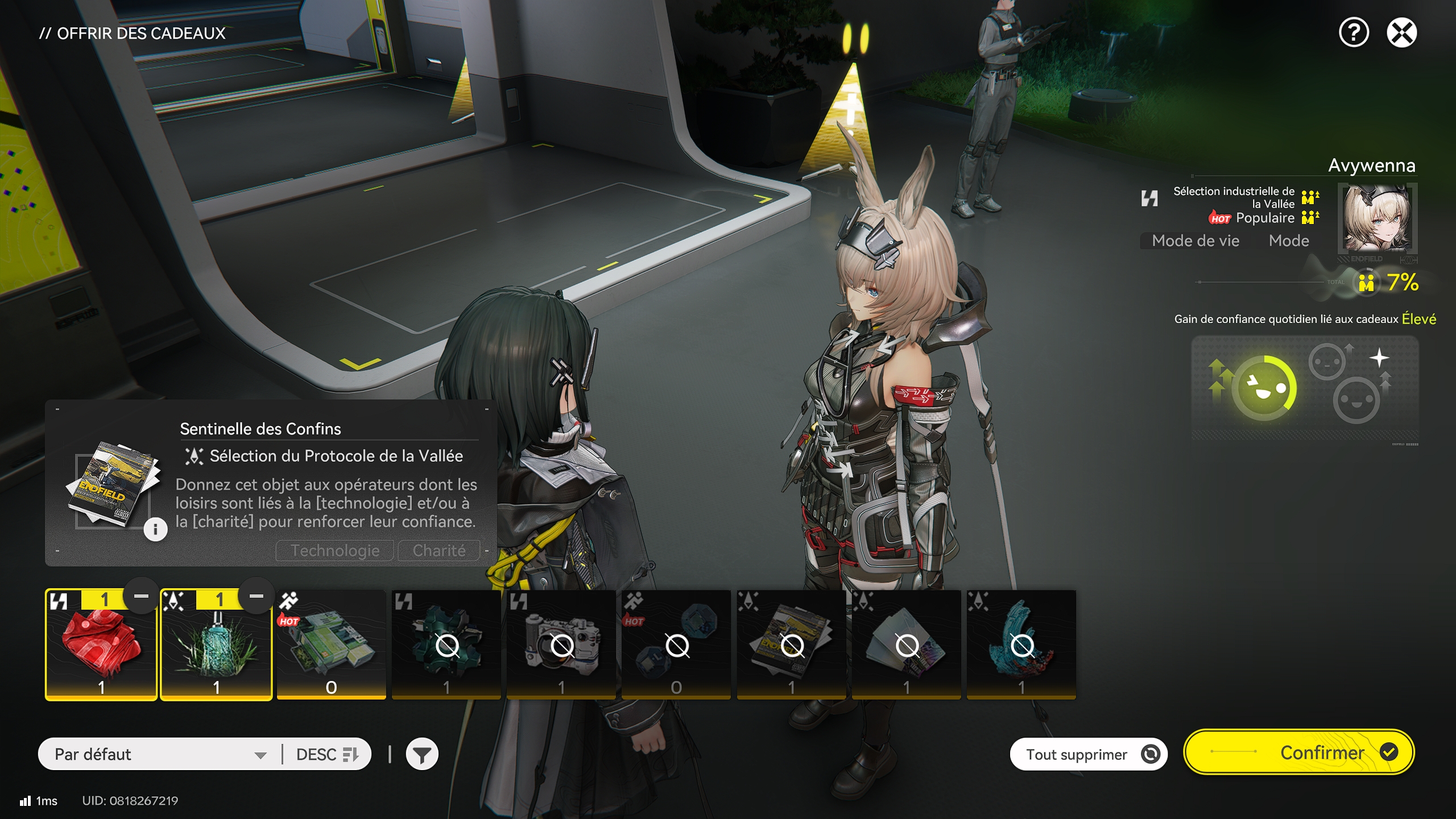Screen dimensions: 1456x819
Task: Click Tout supprimer to clear selections
Action: (x=1088, y=753)
